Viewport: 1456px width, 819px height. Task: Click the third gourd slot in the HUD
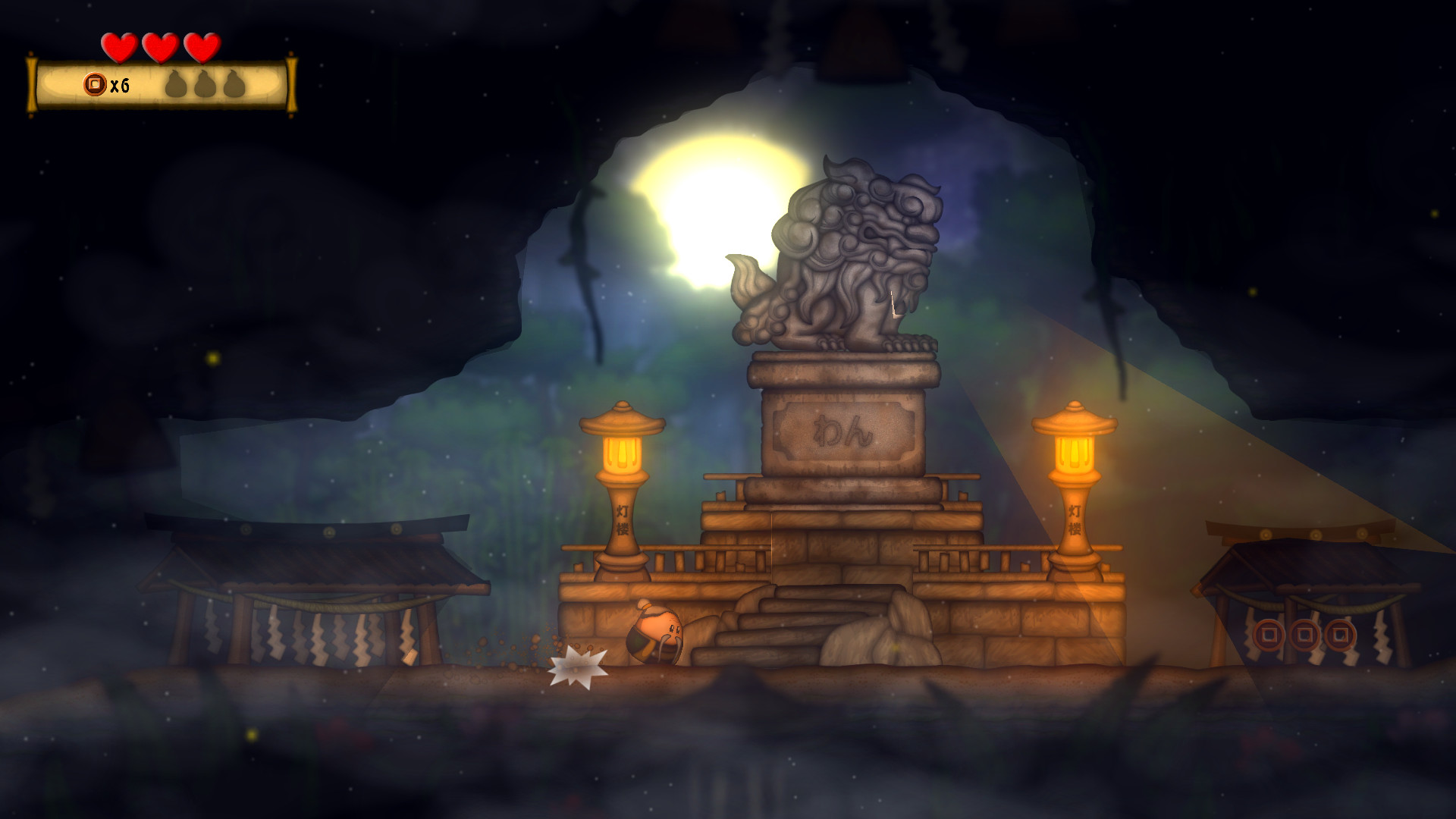coord(235,83)
